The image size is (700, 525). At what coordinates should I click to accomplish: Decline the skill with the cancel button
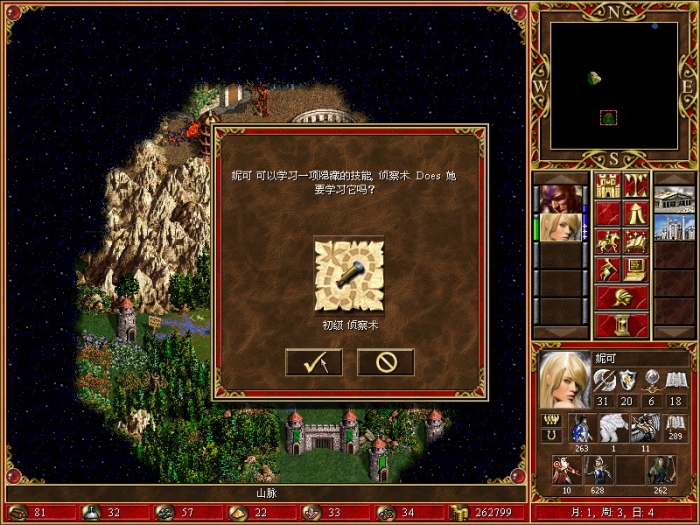pos(385,362)
